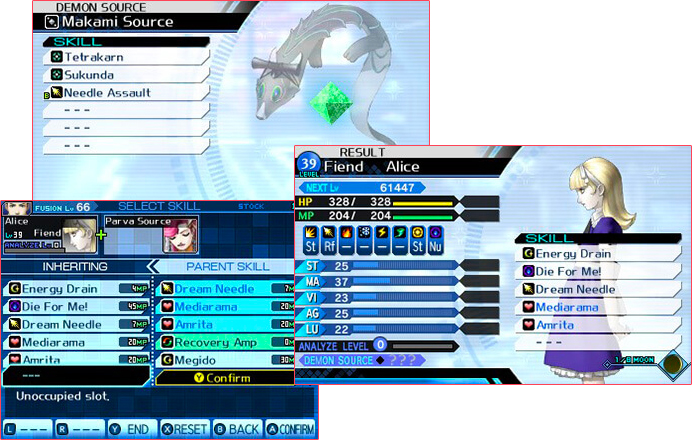The width and height of the screenshot is (692, 440).
Task: Pick Mediarama in the Inheriting column
Action: (75, 343)
